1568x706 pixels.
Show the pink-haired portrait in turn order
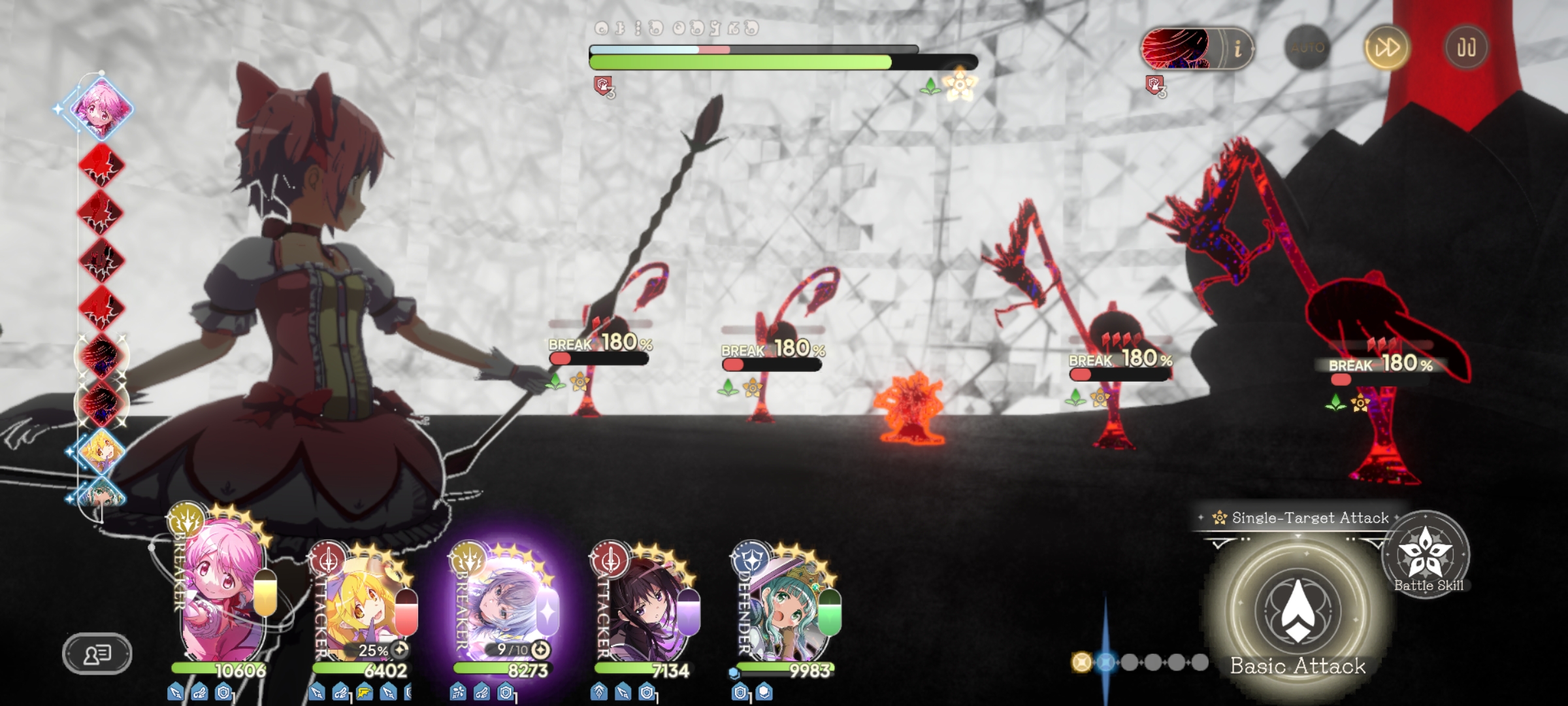tap(102, 107)
